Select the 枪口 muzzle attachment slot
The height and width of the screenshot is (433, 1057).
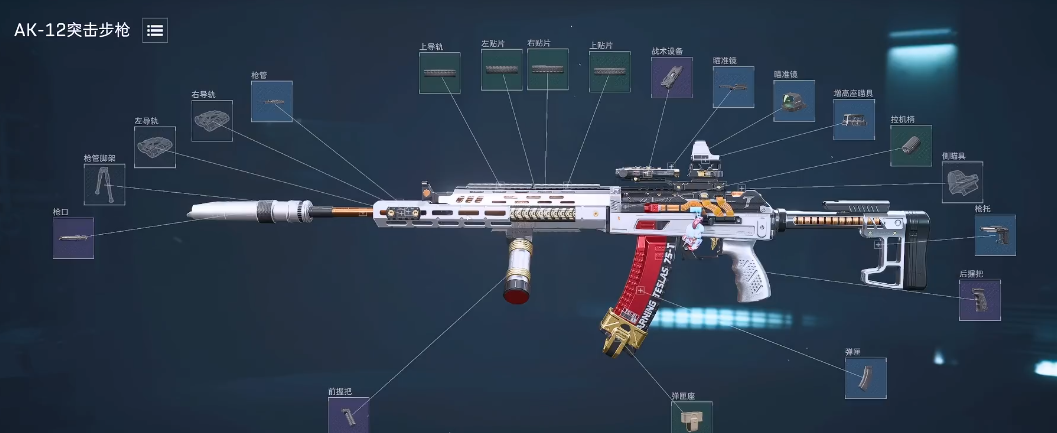(73, 238)
